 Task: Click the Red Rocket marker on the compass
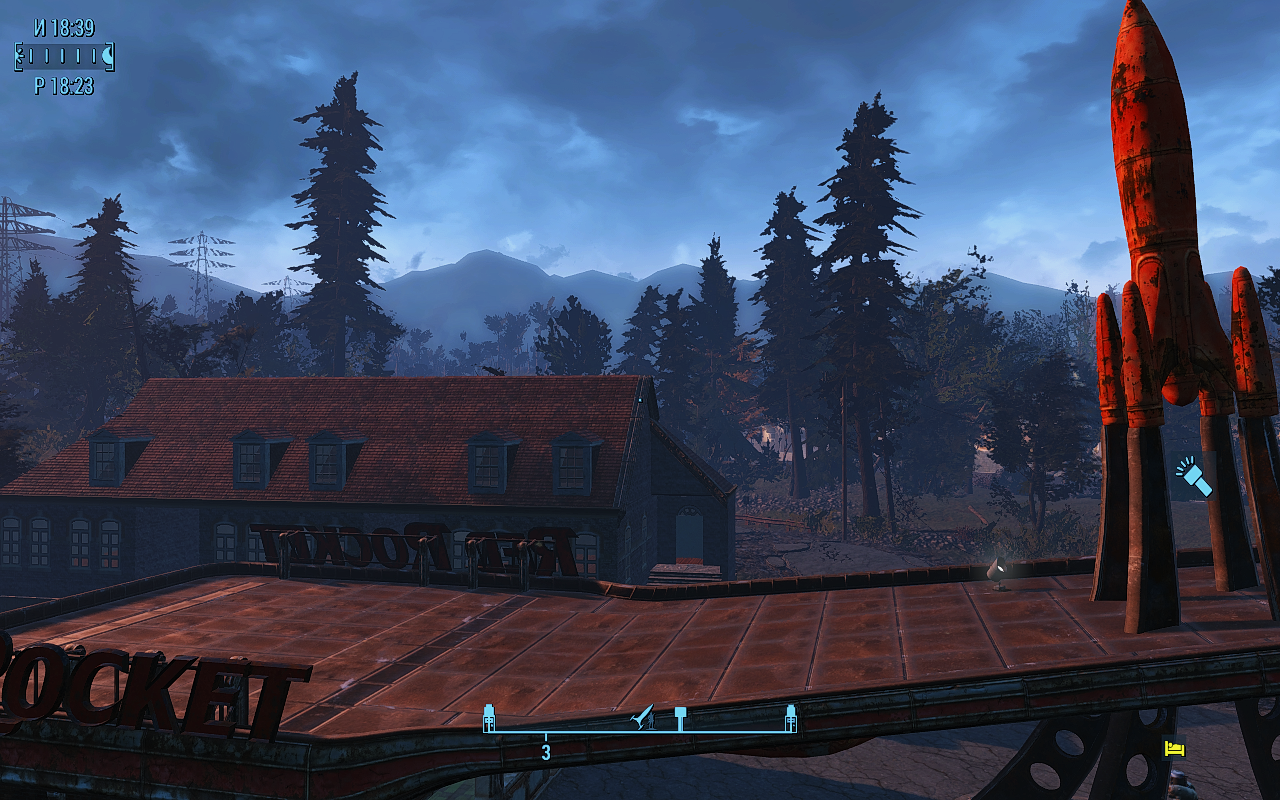[643, 717]
